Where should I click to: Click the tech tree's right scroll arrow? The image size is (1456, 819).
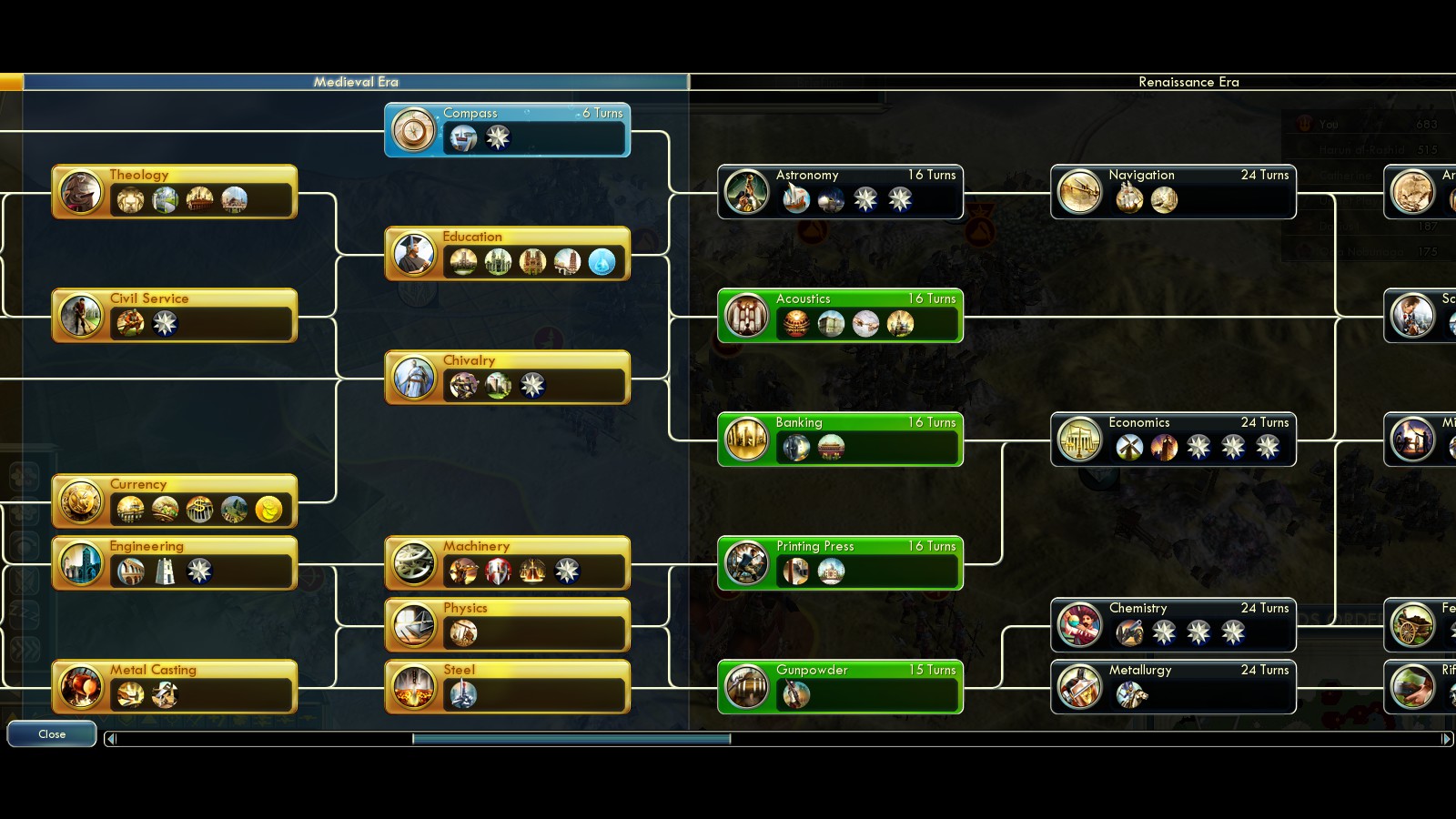(x=1446, y=739)
